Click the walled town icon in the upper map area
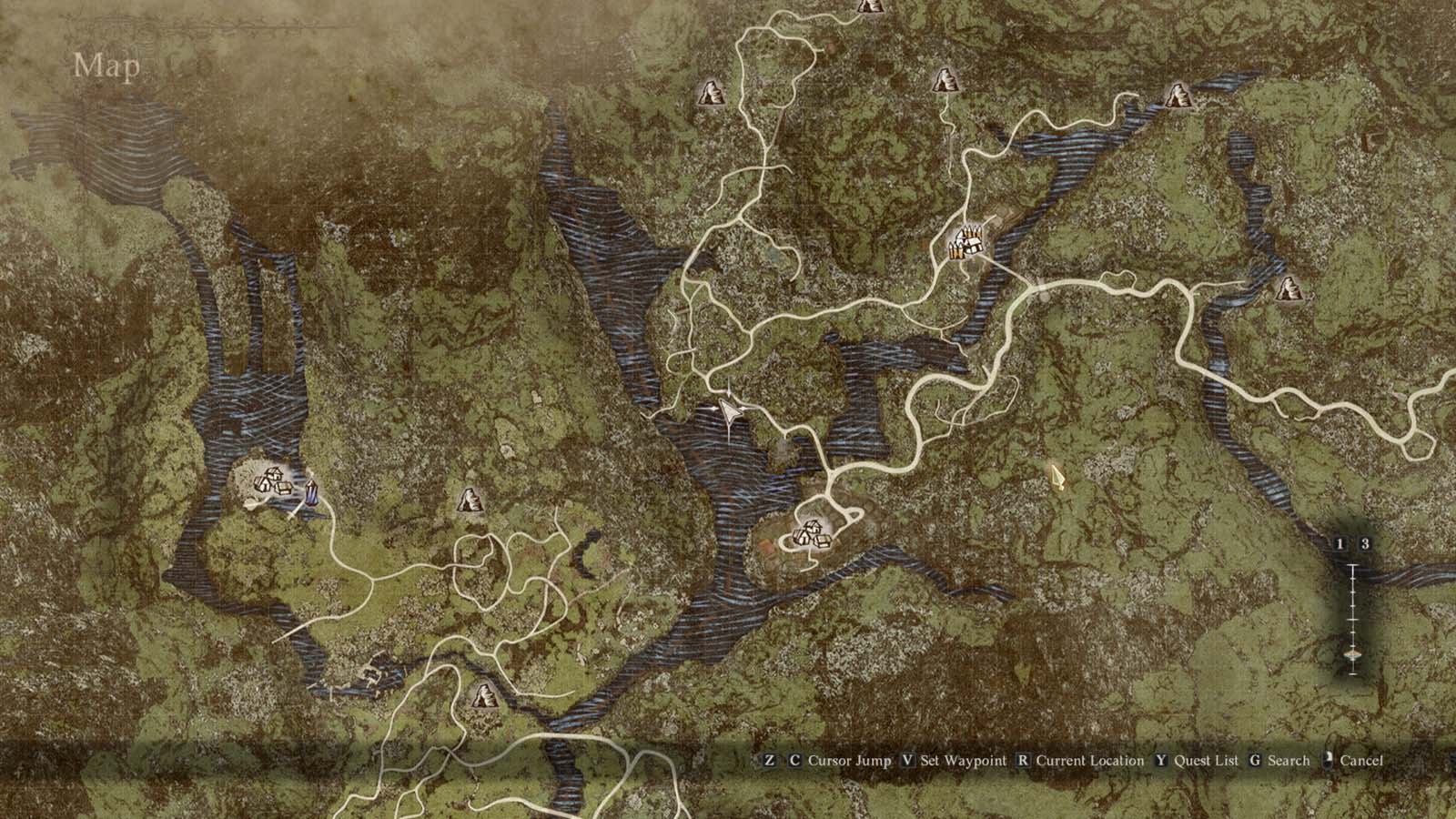Screen dimensions: 1456x819 coord(965,243)
